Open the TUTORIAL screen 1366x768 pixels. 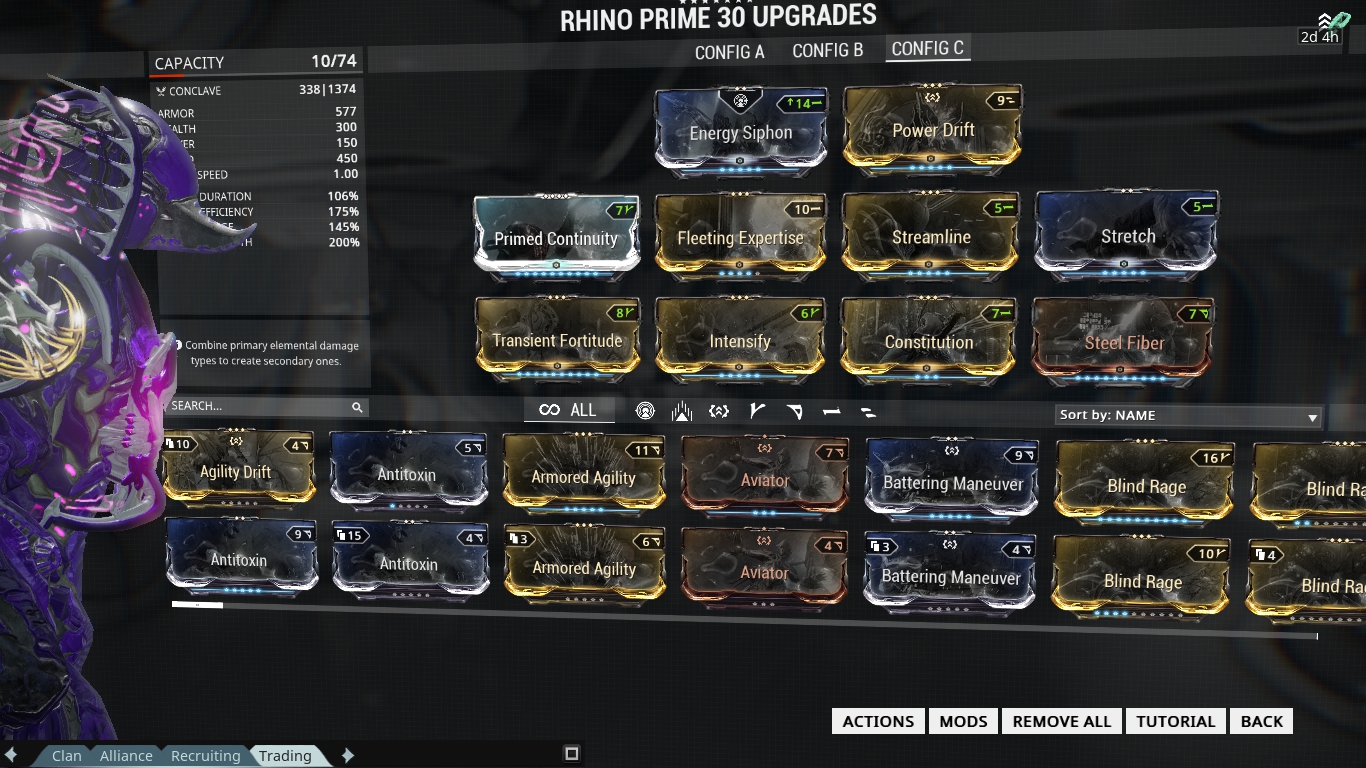click(x=1175, y=720)
